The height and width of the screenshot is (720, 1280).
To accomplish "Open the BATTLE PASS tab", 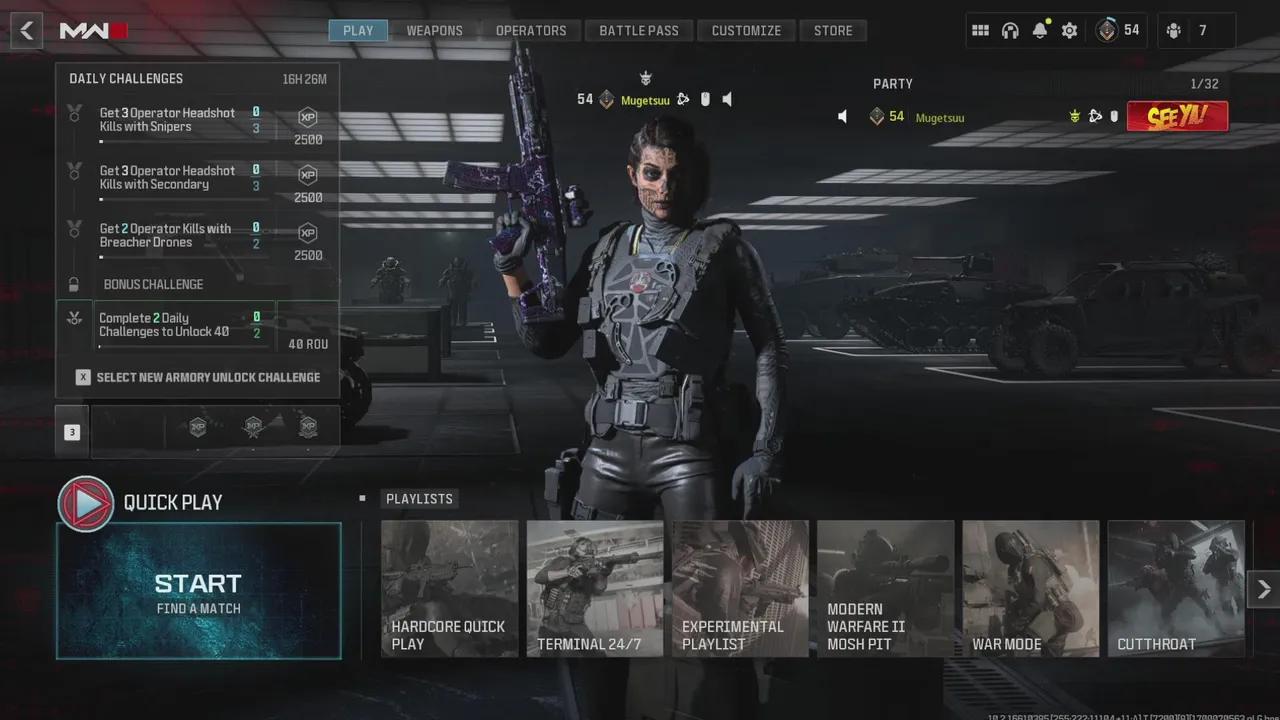I will pos(639,30).
